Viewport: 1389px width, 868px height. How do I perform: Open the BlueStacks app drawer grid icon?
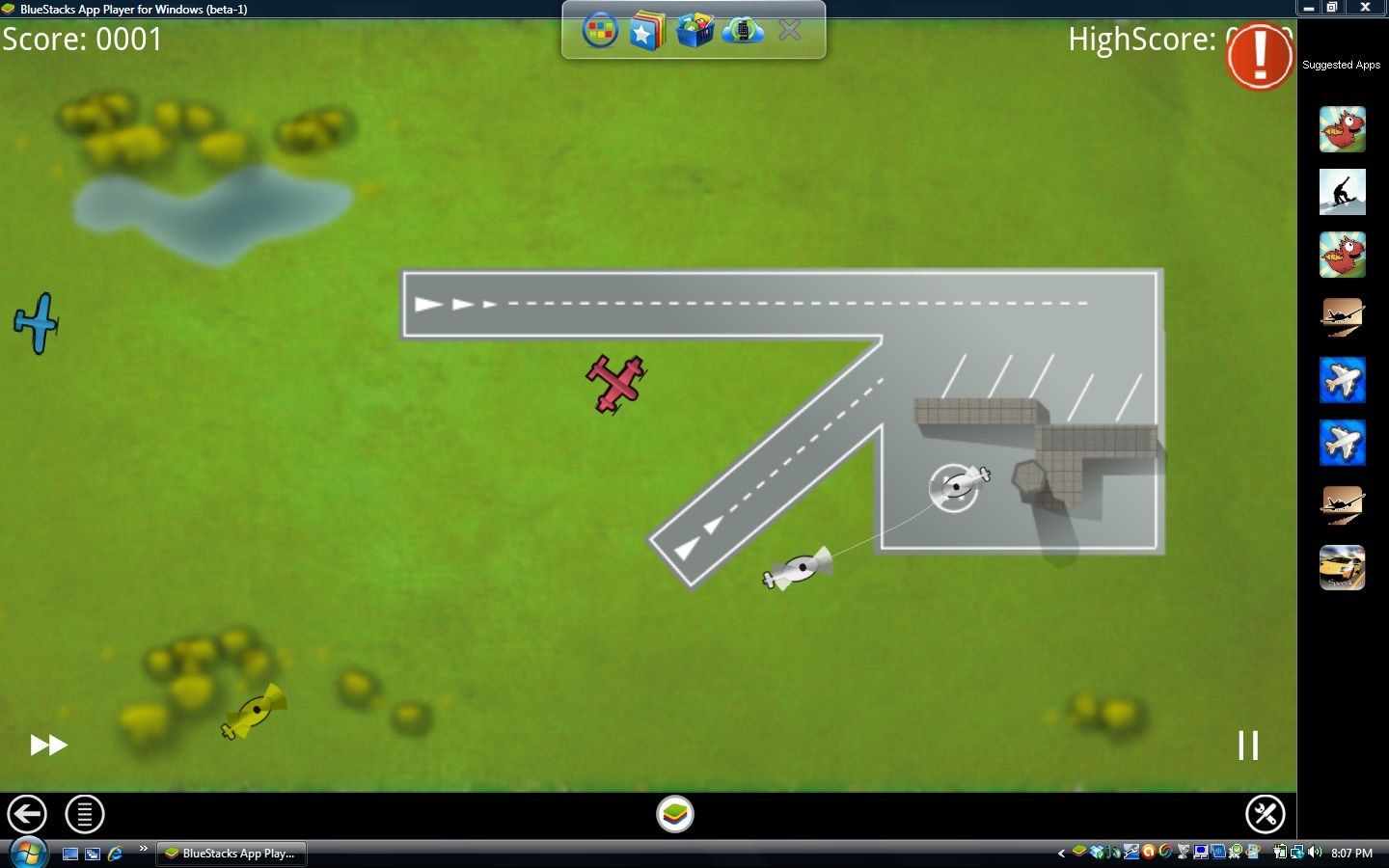pyautogui.click(x=598, y=30)
